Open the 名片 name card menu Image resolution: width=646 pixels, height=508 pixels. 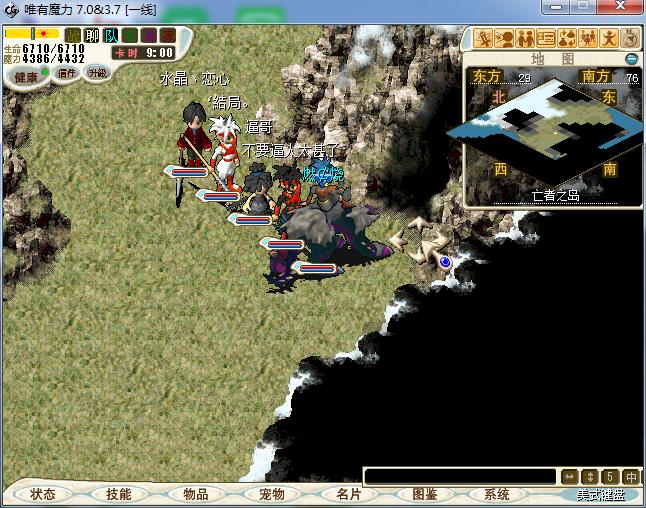pos(348,494)
